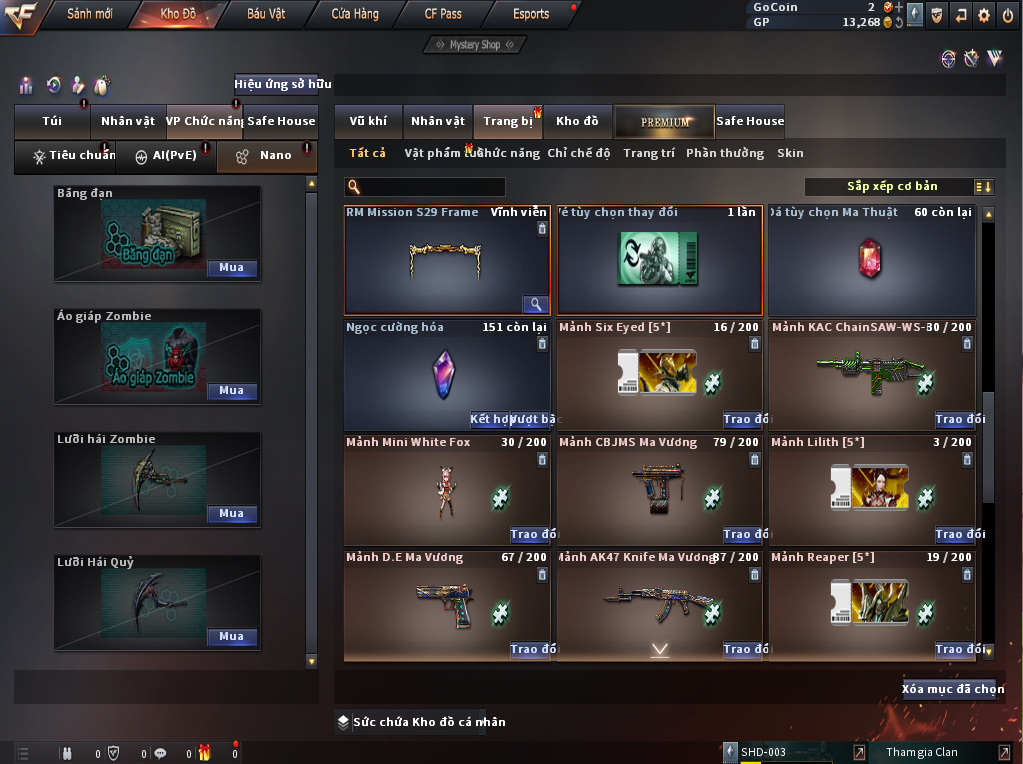This screenshot has height=764, width=1023.
Task: Buy the Áo giáp Zombie item
Action: (x=232, y=391)
